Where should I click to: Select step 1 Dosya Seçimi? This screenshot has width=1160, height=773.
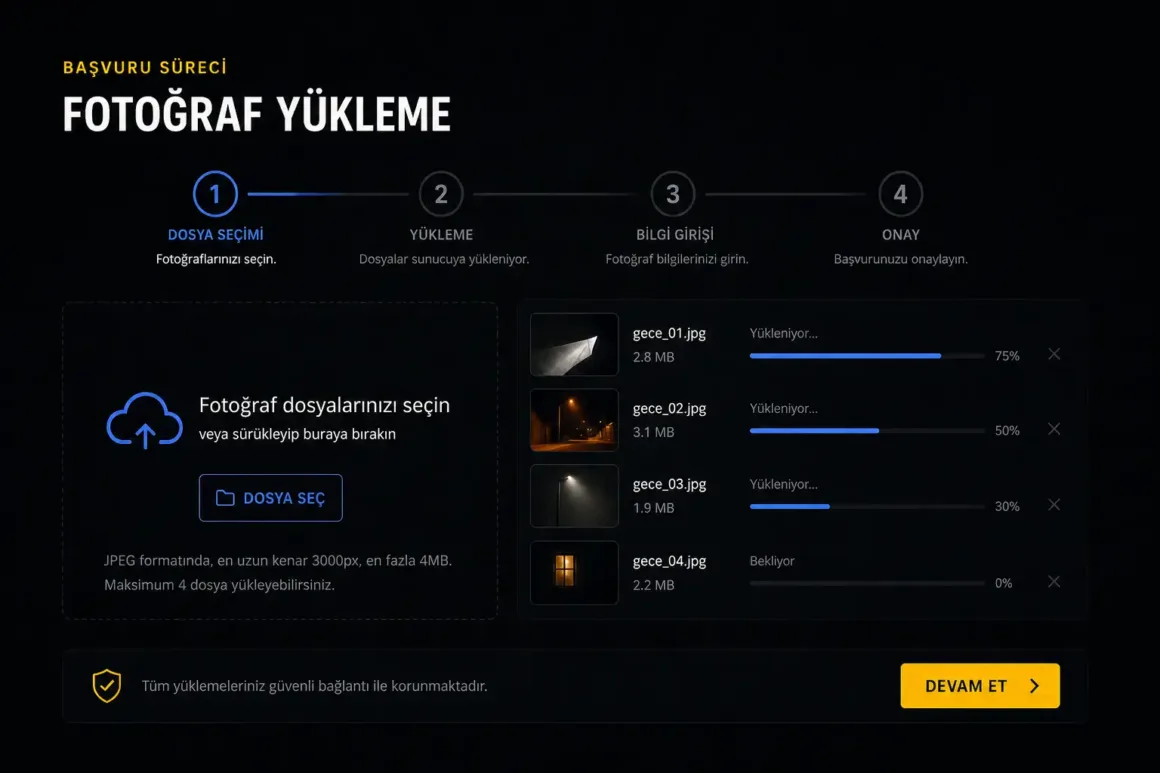215,194
